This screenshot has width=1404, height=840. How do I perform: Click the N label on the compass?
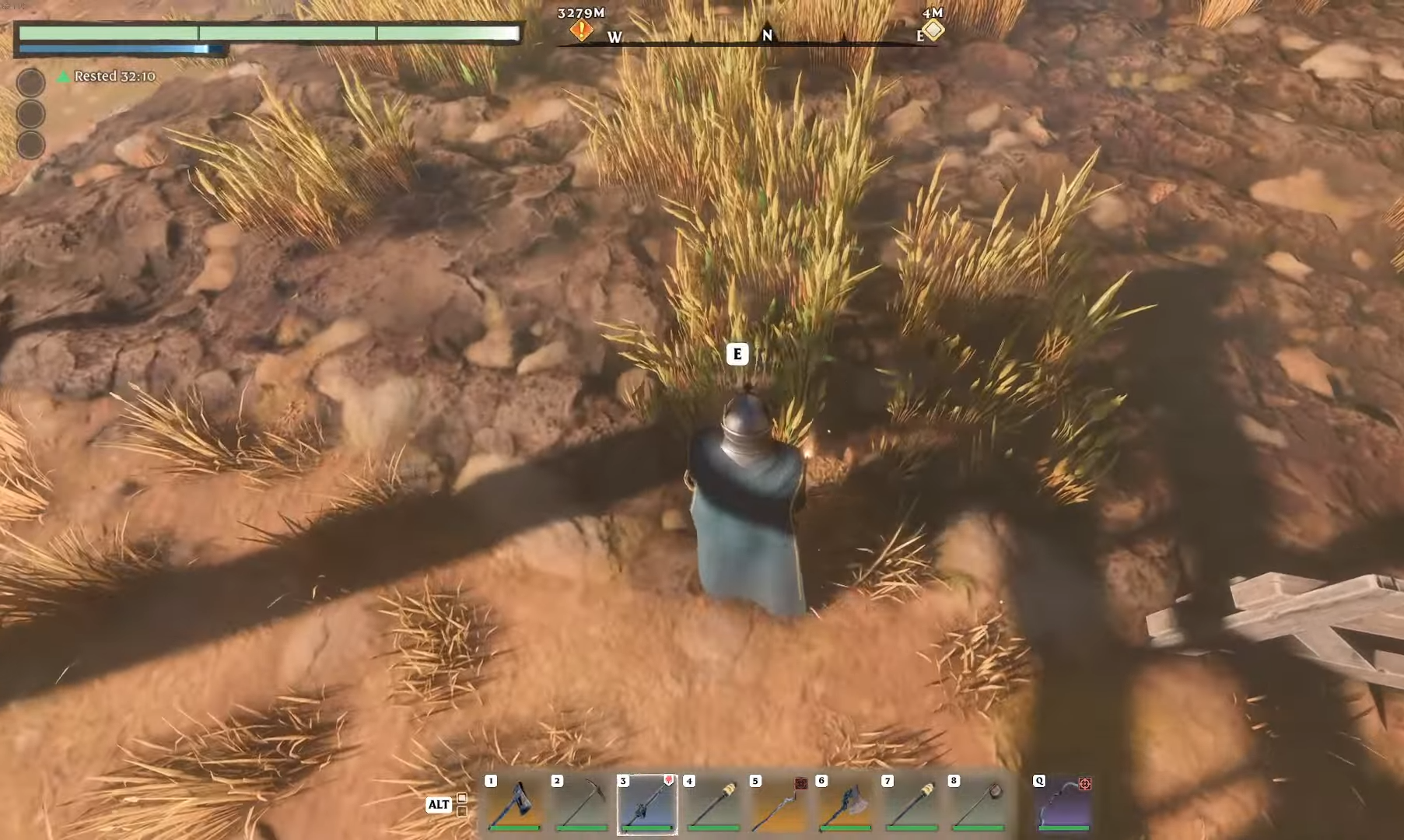767,36
